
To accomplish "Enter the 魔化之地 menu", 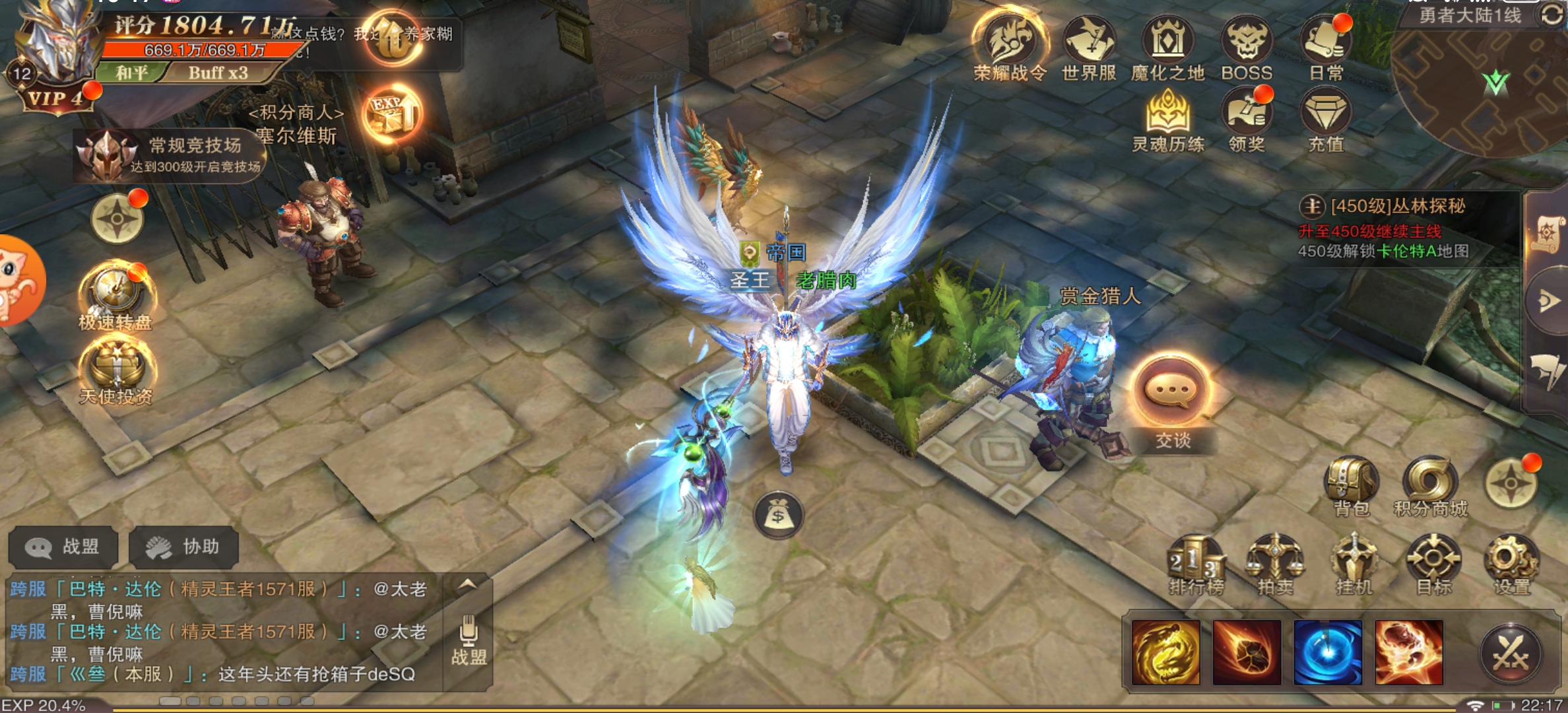I will 1167,44.
